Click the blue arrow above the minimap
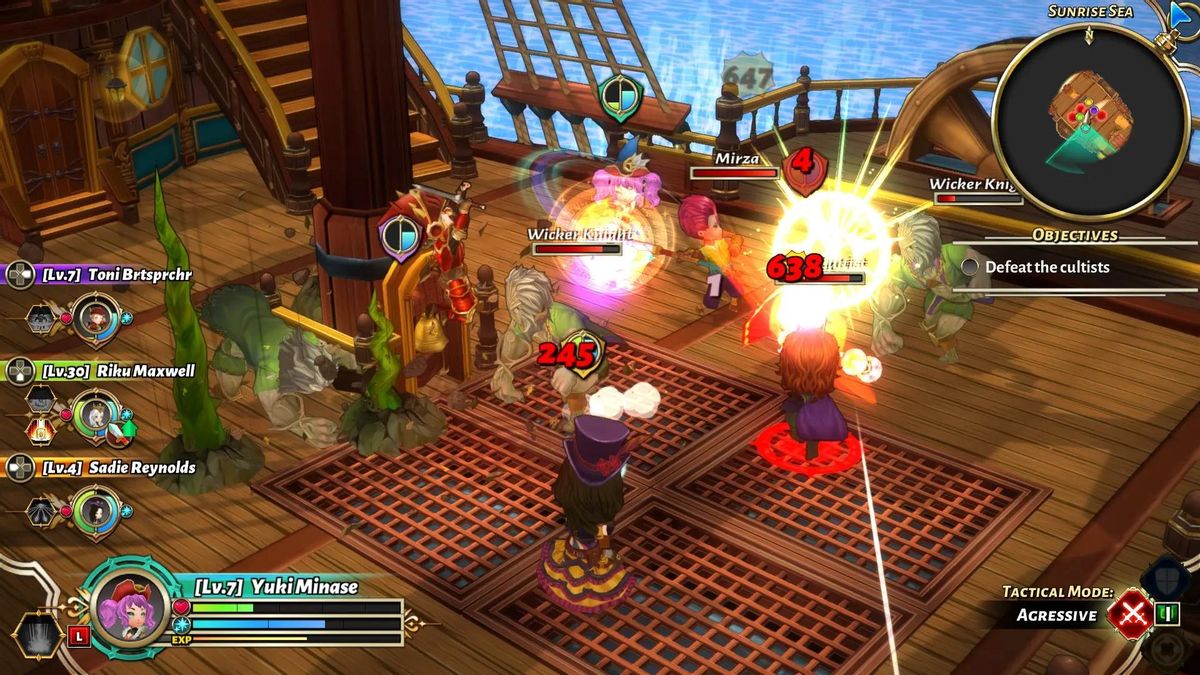Viewport: 1200px width, 675px height. coord(1183,13)
